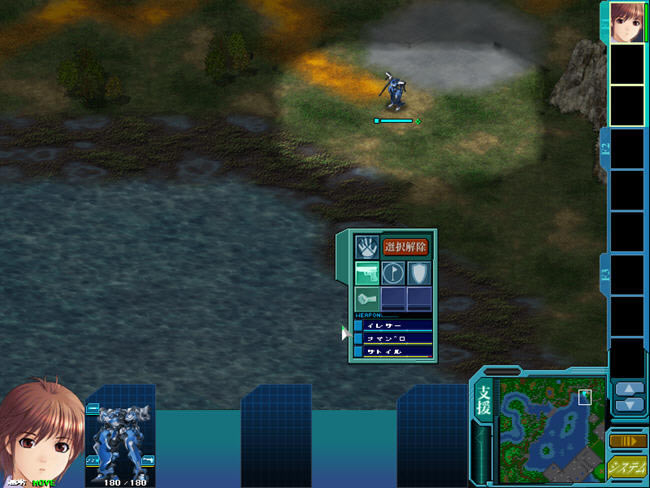The width and height of the screenshot is (650, 488).
Task: Choose the flag waypoint command
Action: (393, 273)
